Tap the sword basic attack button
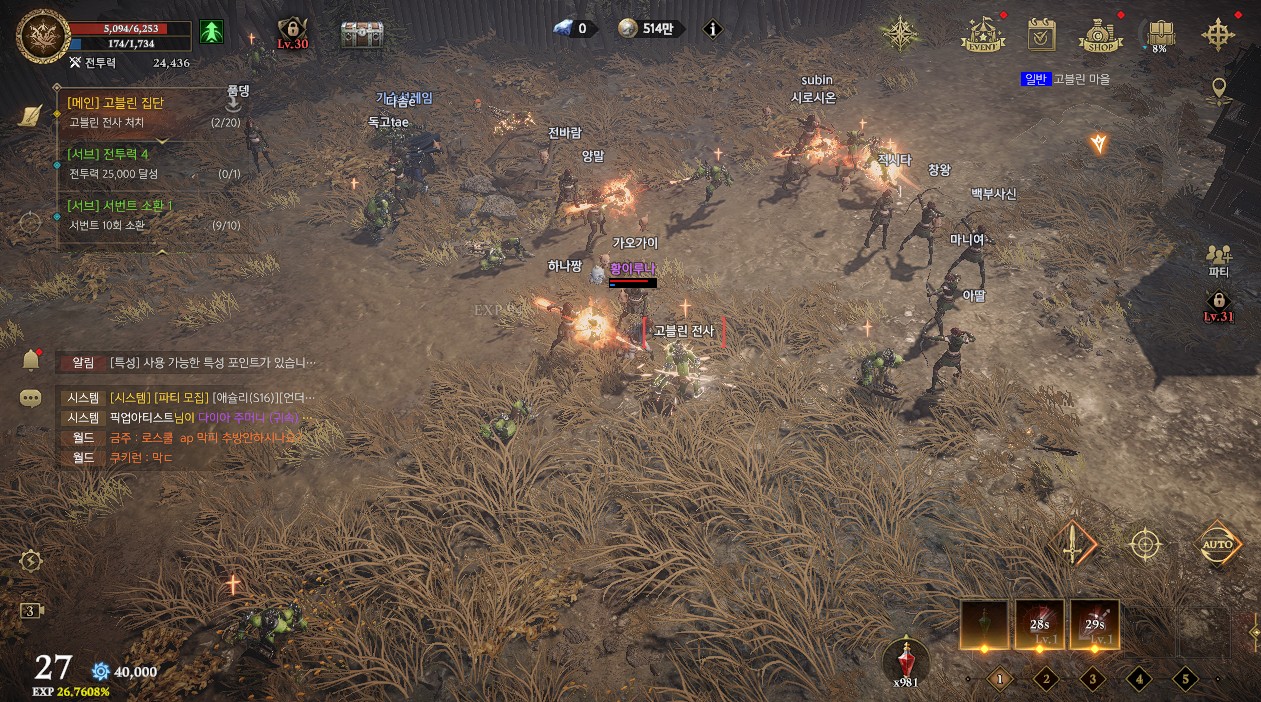1261x702 pixels. coord(1074,545)
